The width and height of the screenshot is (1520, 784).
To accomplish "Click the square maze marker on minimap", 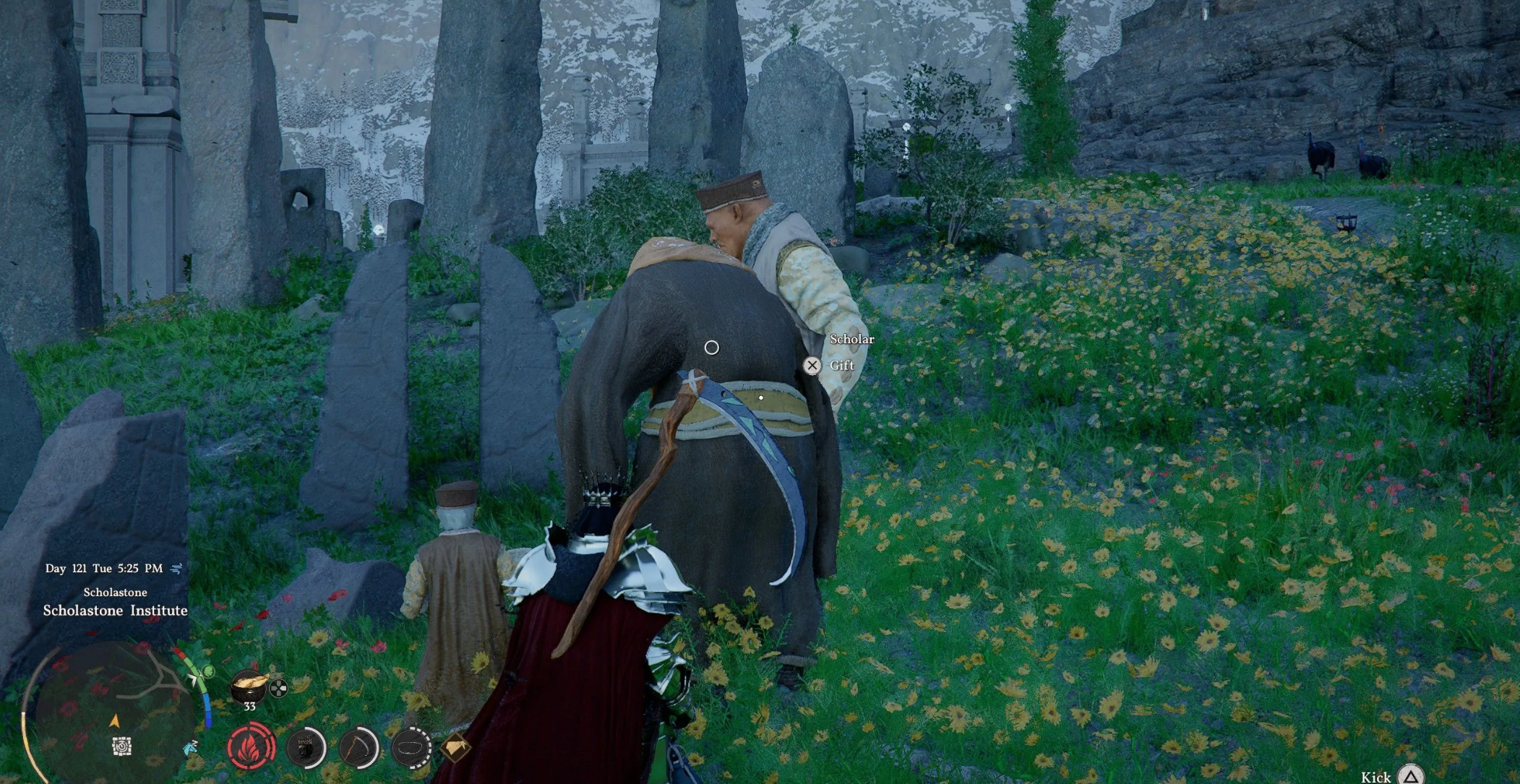I will pos(122,746).
